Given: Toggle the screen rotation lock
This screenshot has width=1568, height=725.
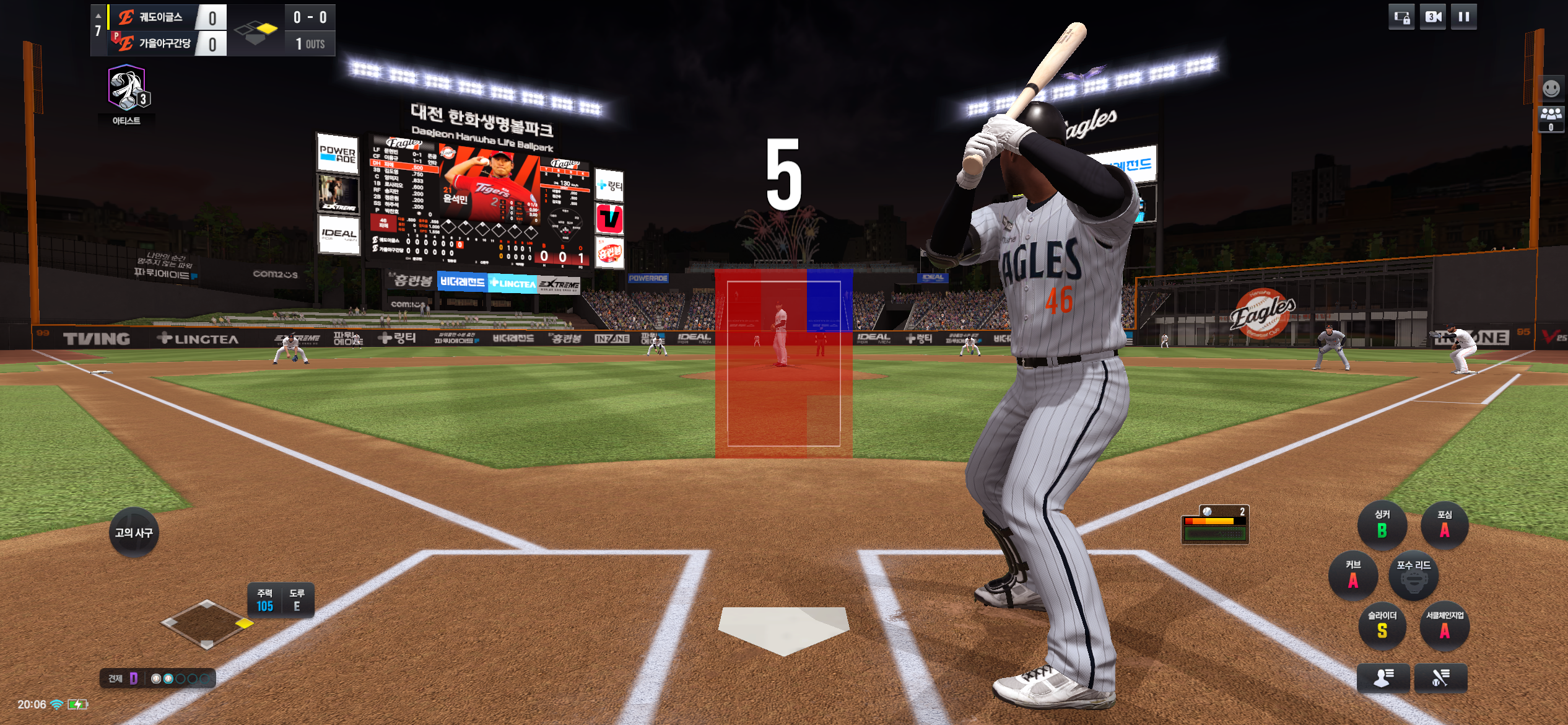Looking at the screenshot, I should pos(1402,17).
